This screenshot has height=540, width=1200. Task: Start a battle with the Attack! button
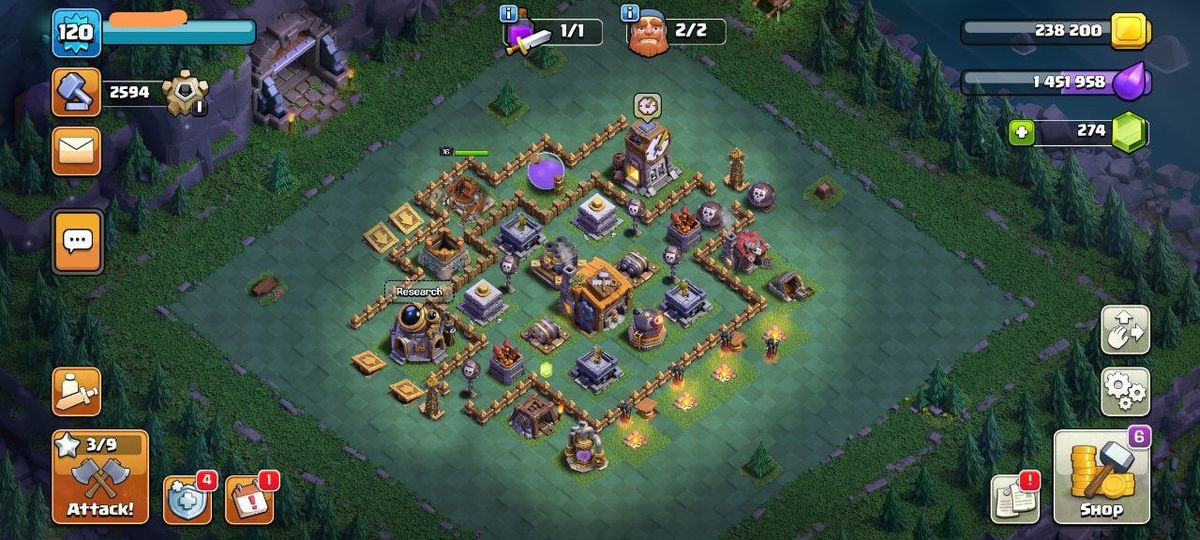pos(100,477)
